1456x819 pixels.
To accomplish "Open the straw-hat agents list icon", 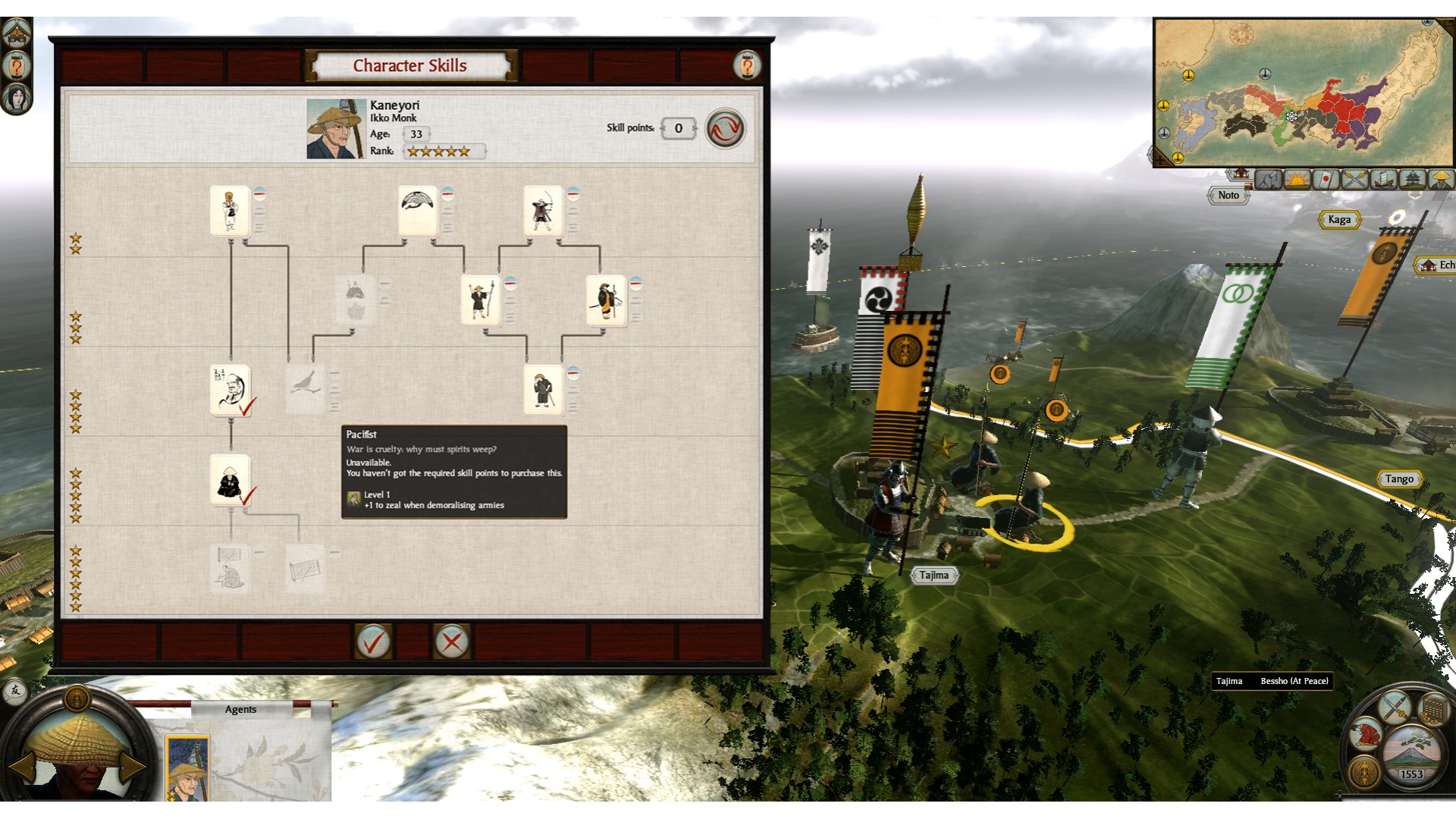I will point(1440,180).
